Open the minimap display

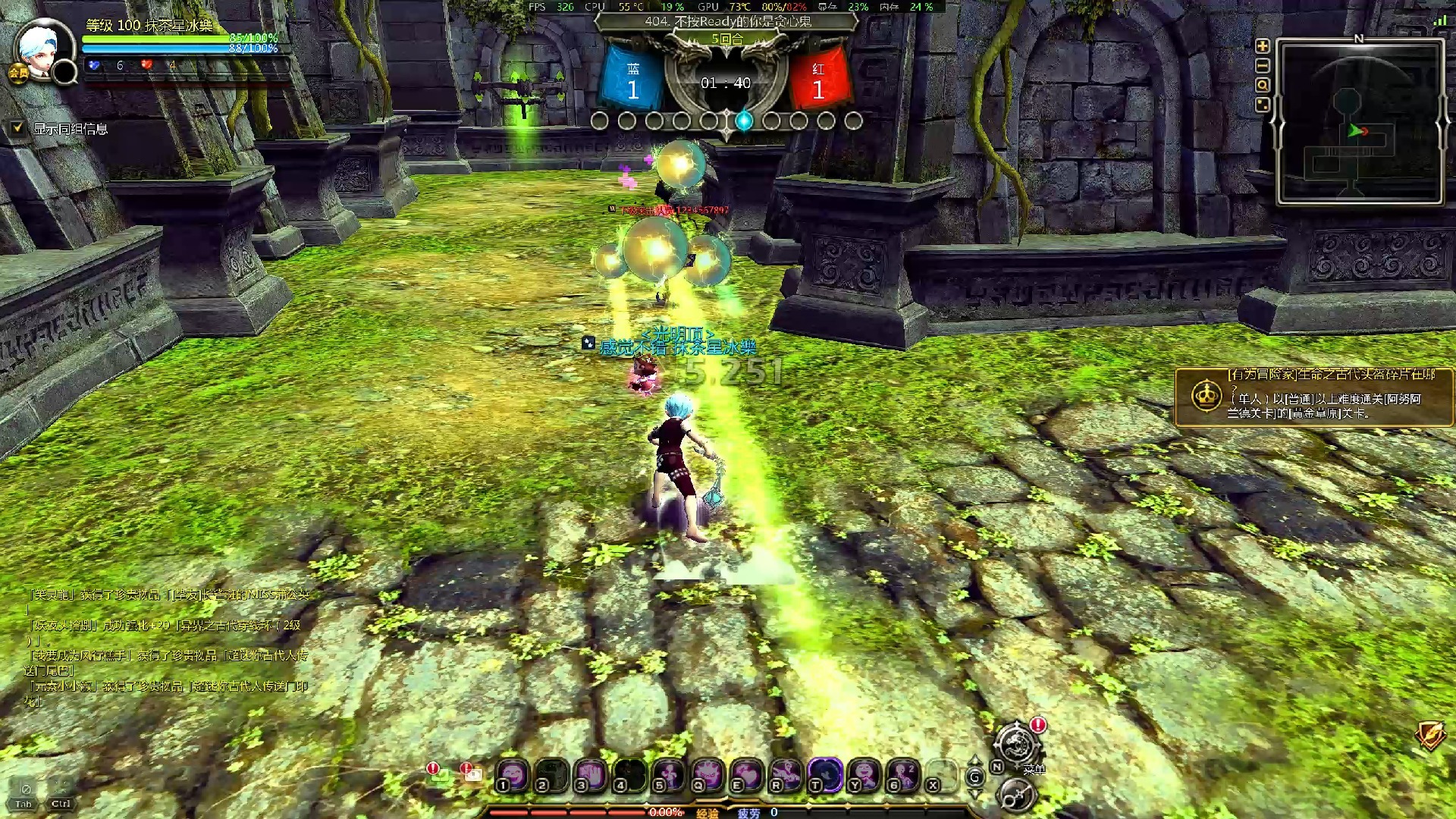click(1360, 123)
